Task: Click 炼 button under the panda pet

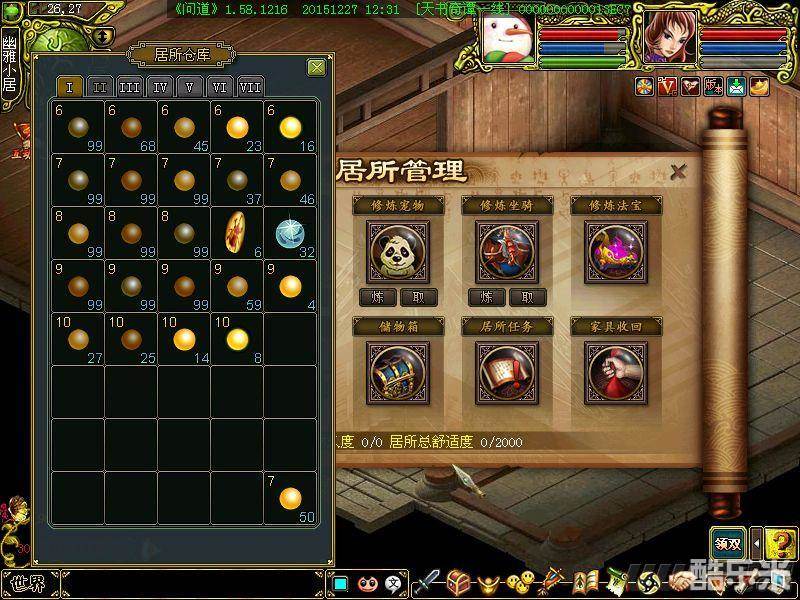Action: pyautogui.click(x=377, y=297)
